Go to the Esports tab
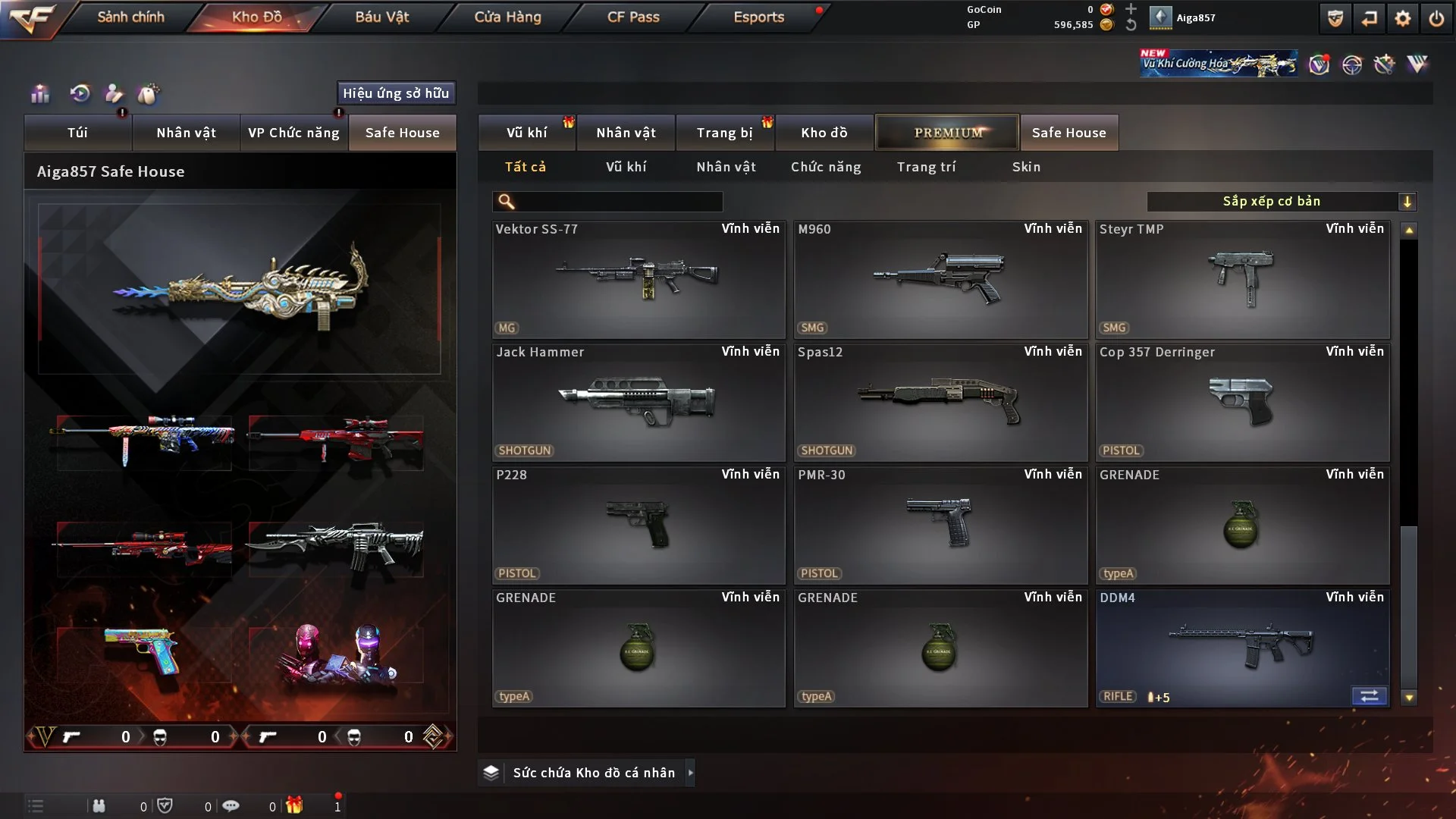Image resolution: width=1456 pixels, height=819 pixels. [x=758, y=17]
